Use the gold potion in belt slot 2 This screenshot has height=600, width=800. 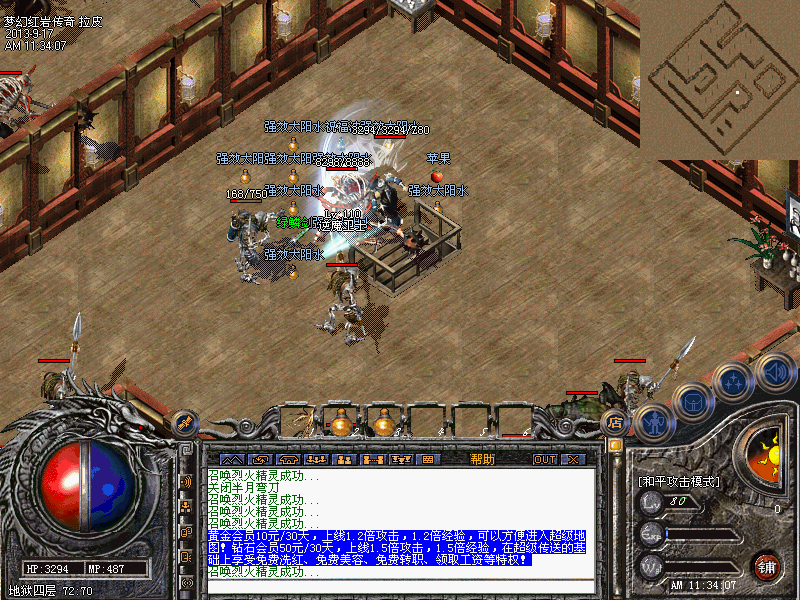[x=341, y=423]
